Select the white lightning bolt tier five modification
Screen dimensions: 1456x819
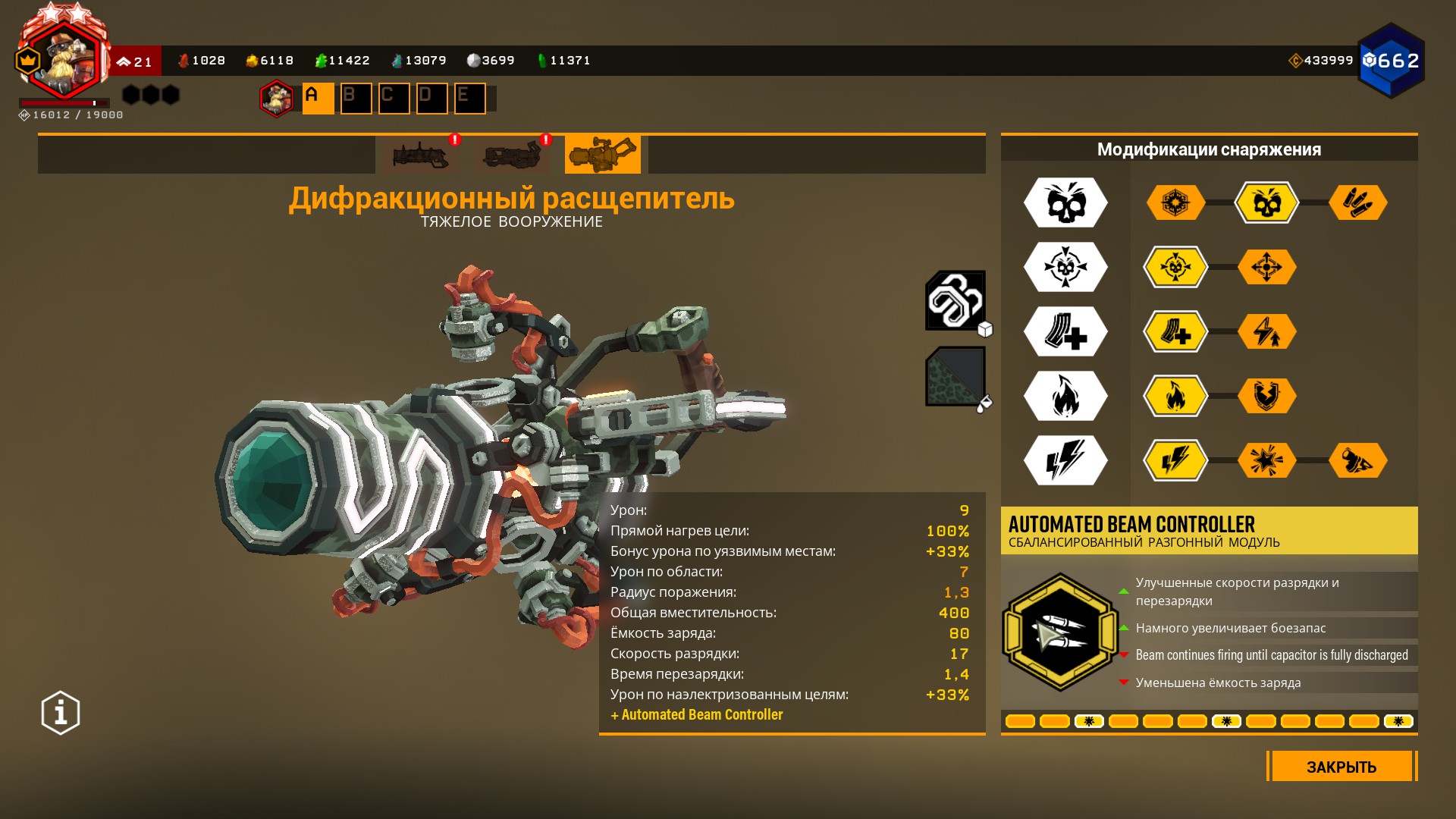tap(1065, 460)
